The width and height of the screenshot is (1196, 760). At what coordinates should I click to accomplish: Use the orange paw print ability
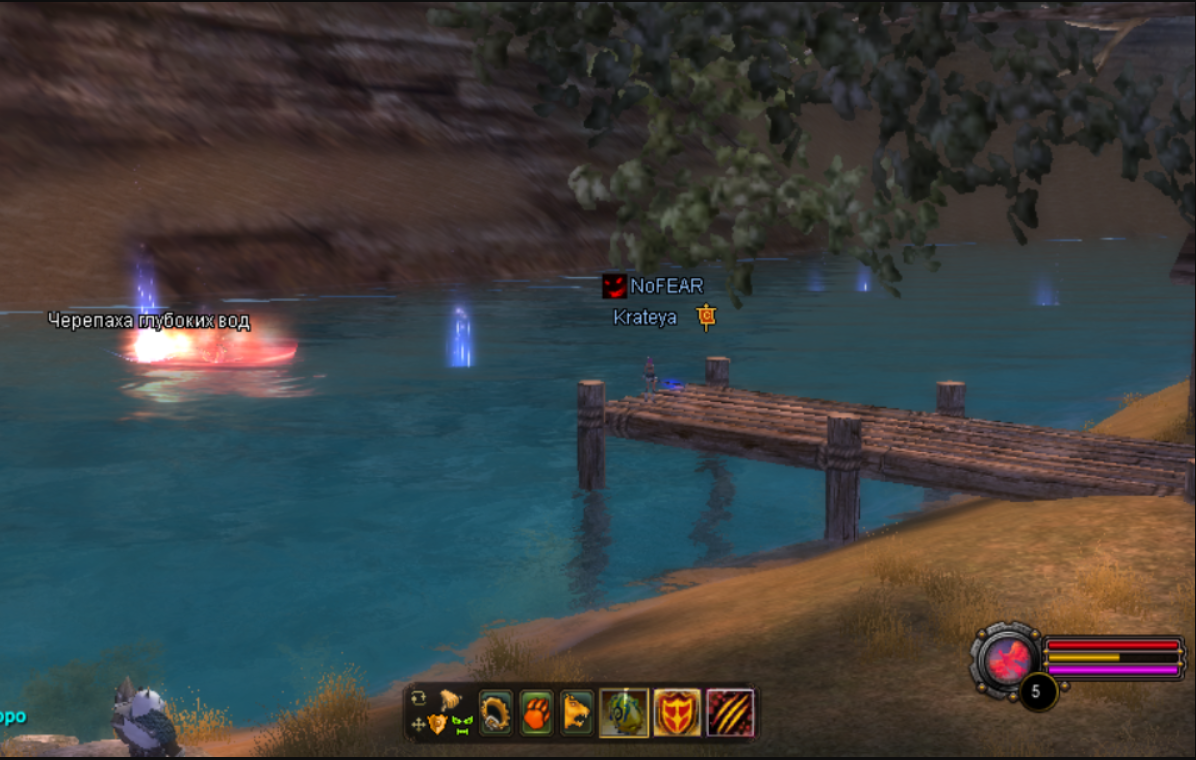point(537,713)
